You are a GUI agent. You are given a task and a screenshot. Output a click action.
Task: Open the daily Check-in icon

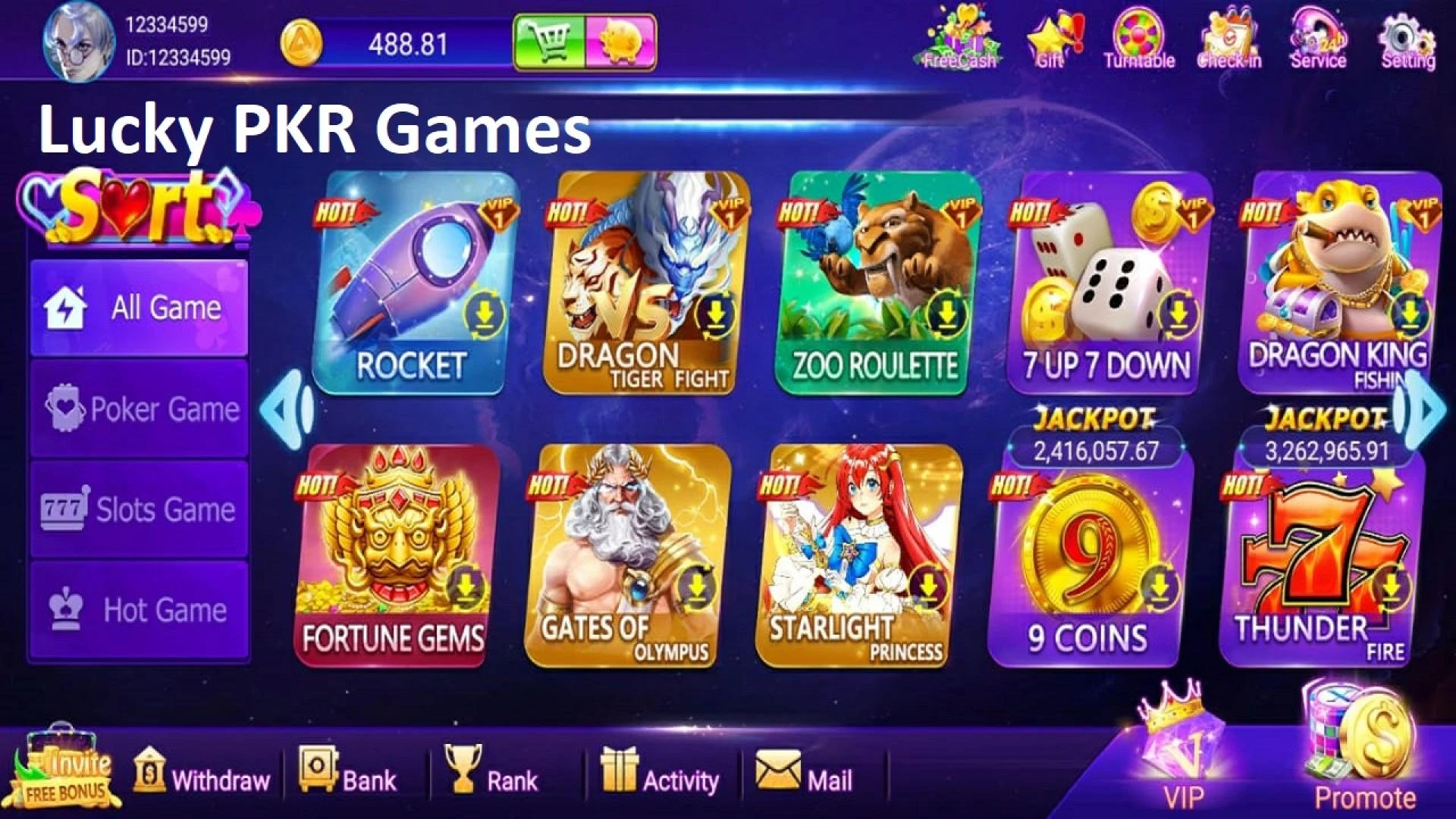tap(1228, 38)
